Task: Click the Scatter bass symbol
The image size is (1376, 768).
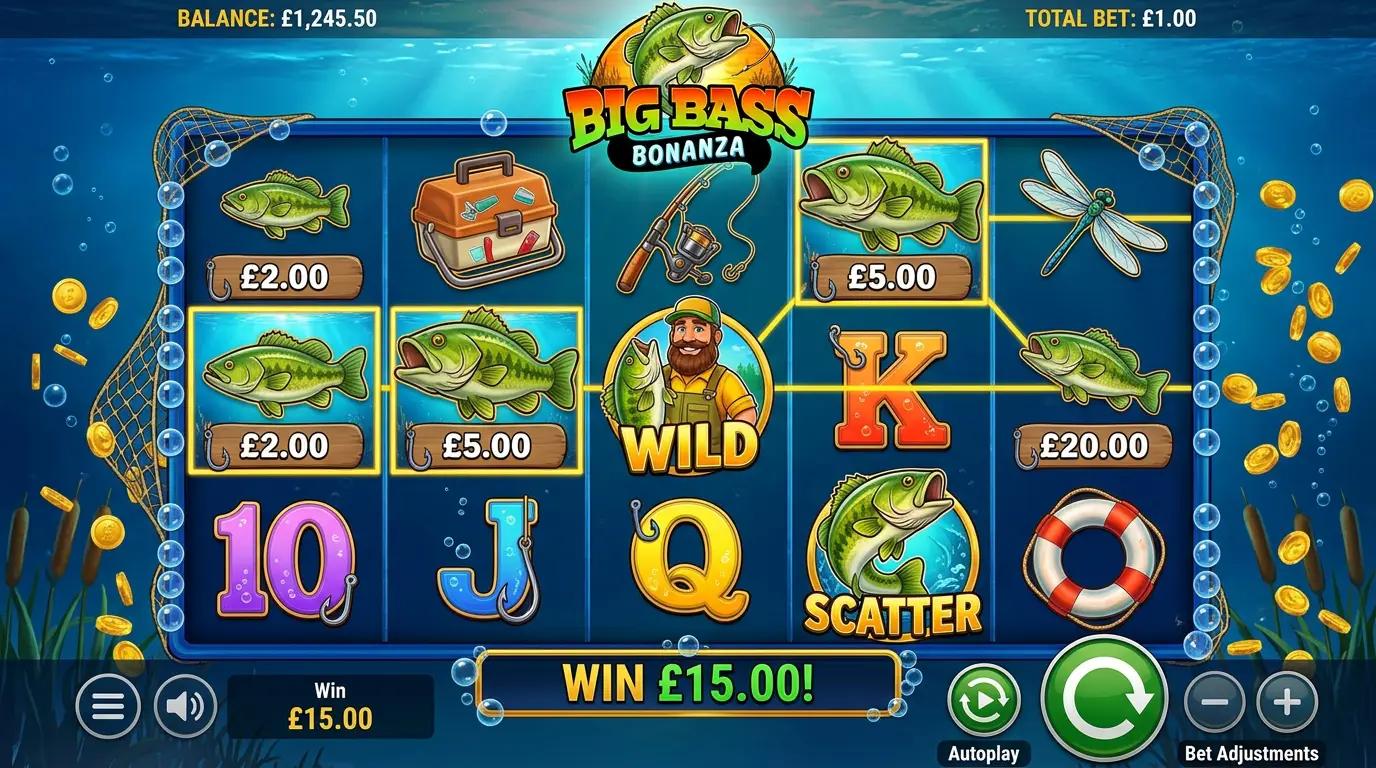Action: click(x=893, y=555)
